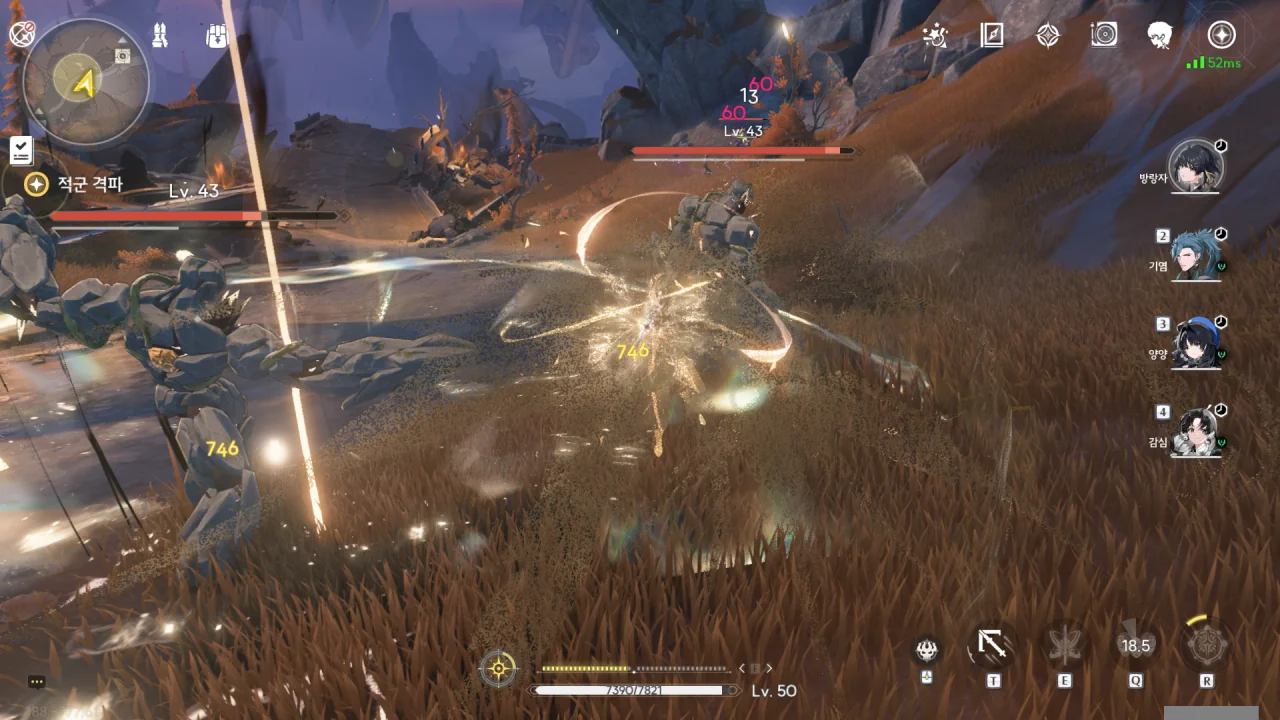Viewport: 1280px width, 720px height.
Task: Open the four-point star convene icon
Action: click(x=1047, y=36)
